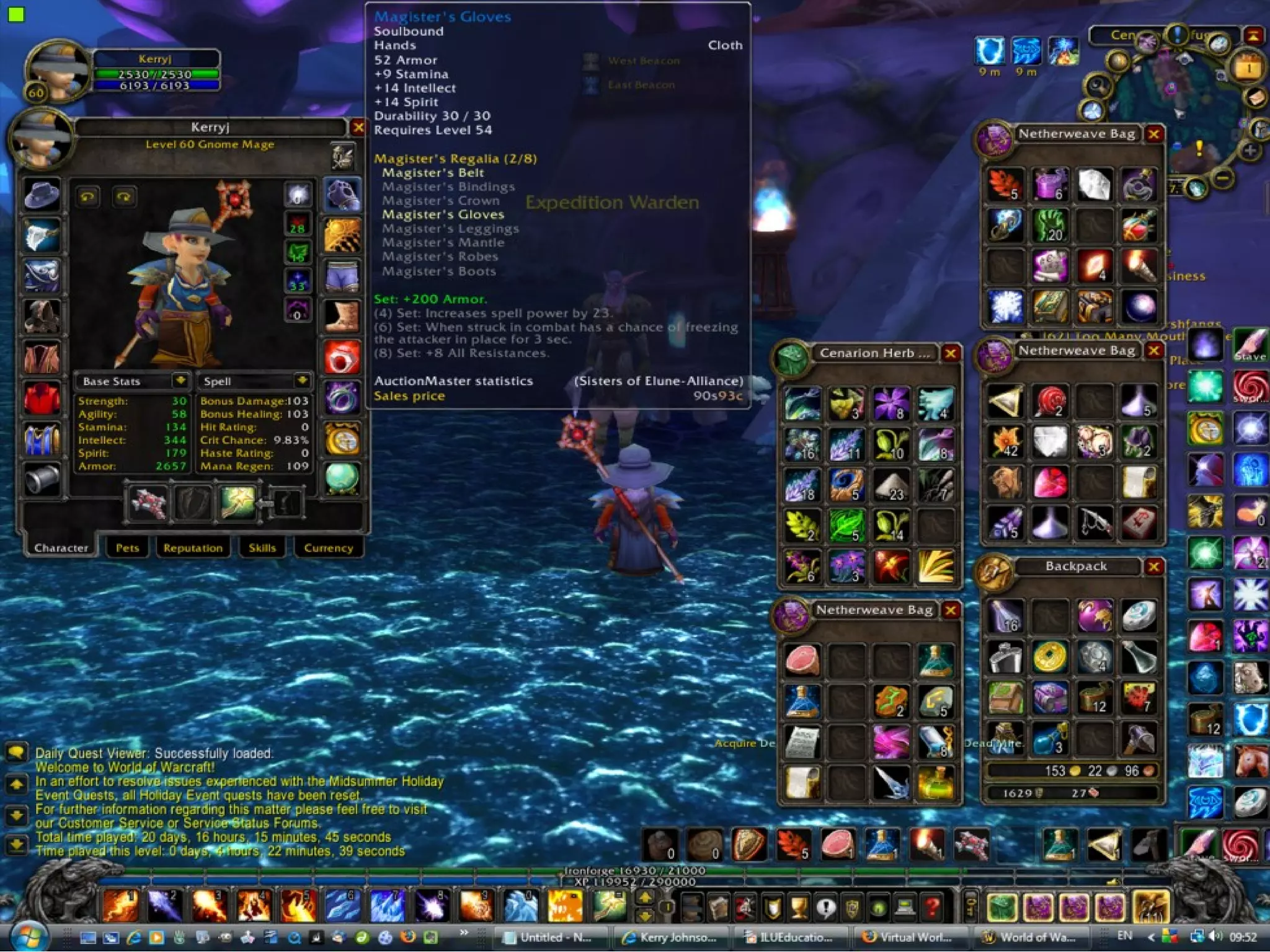Close the Kerryj character window

point(358,128)
